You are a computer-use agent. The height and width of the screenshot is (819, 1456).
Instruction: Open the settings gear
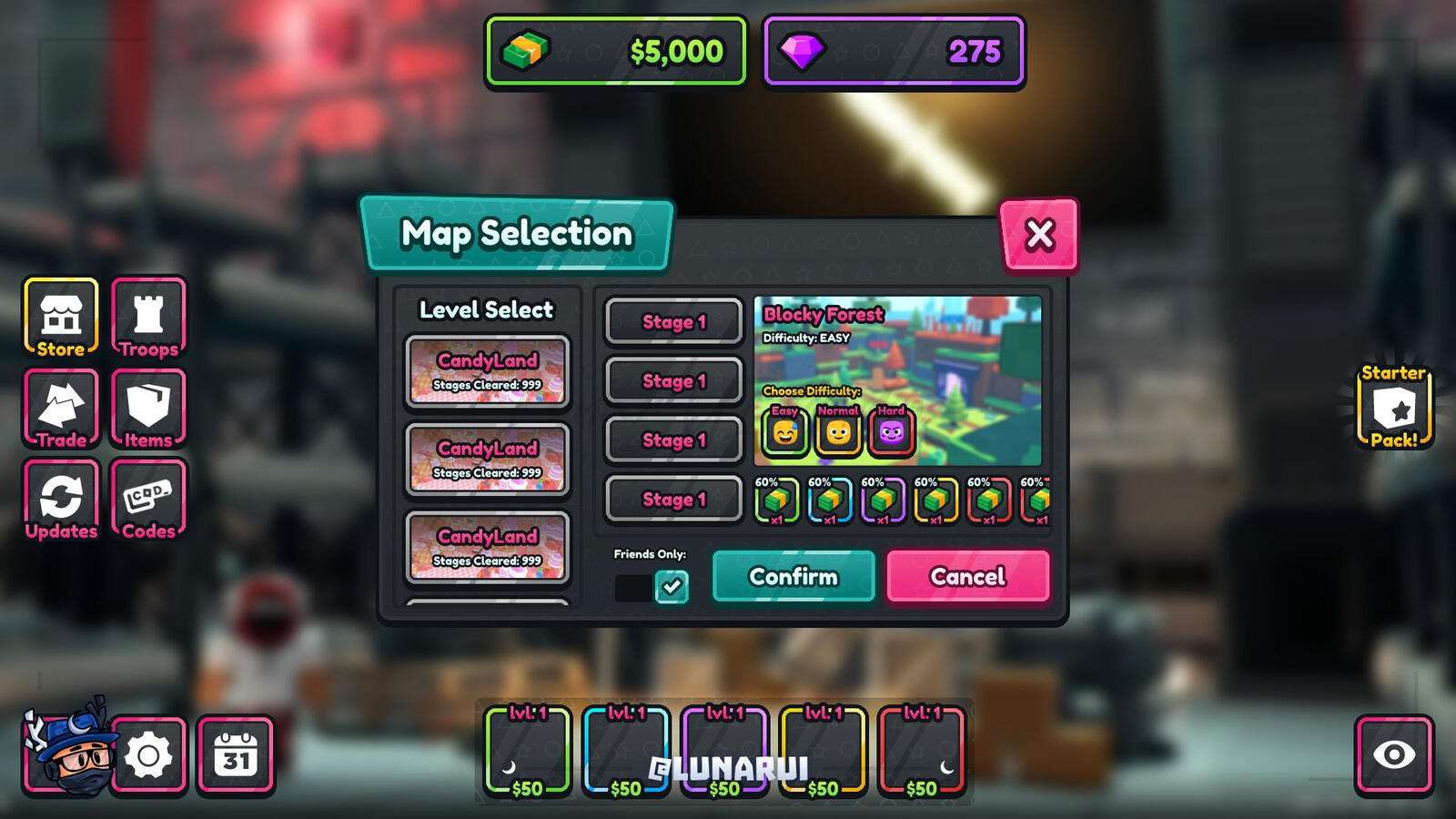click(146, 753)
